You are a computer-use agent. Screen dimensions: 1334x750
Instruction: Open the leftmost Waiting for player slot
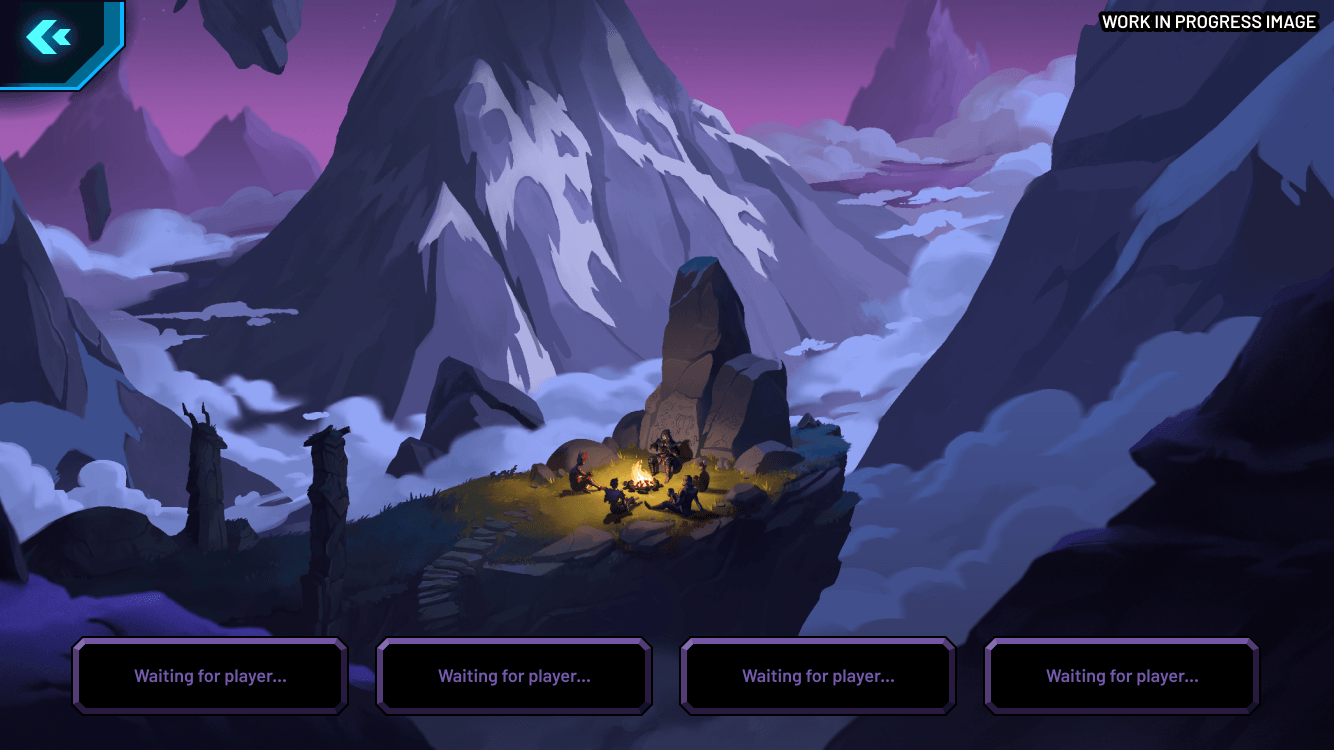tap(209, 676)
